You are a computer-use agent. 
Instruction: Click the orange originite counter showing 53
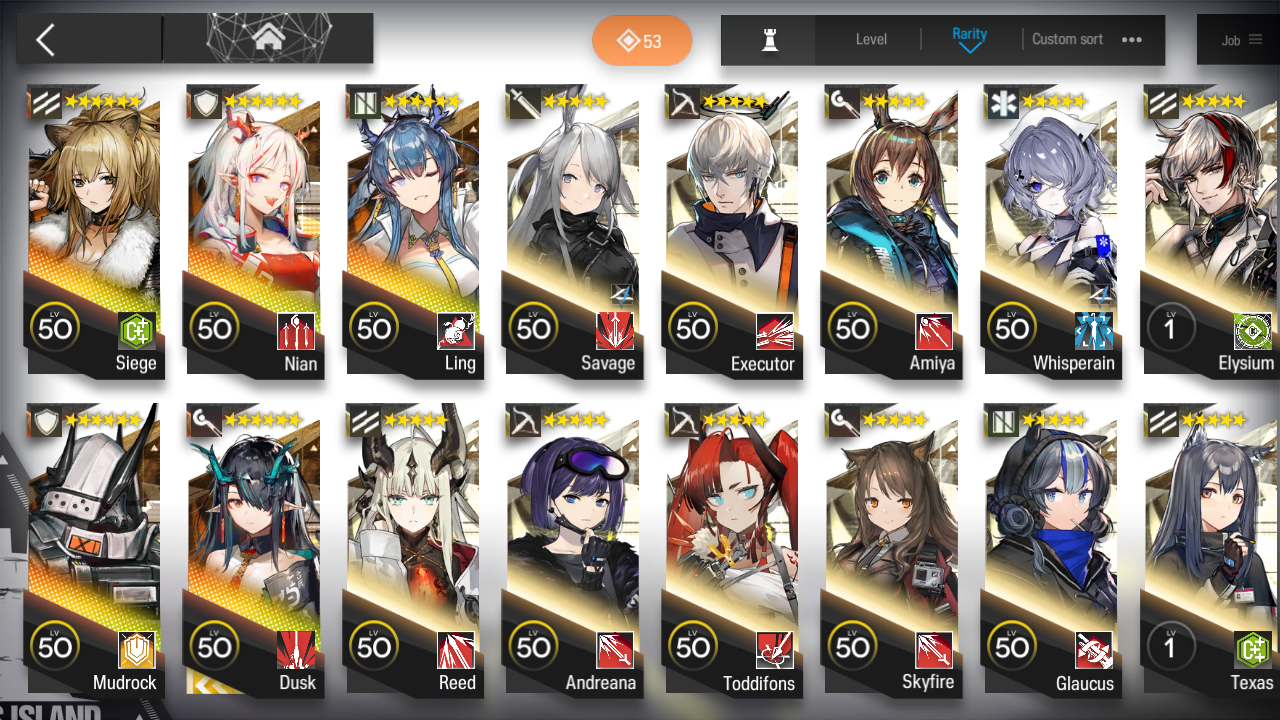(x=642, y=40)
